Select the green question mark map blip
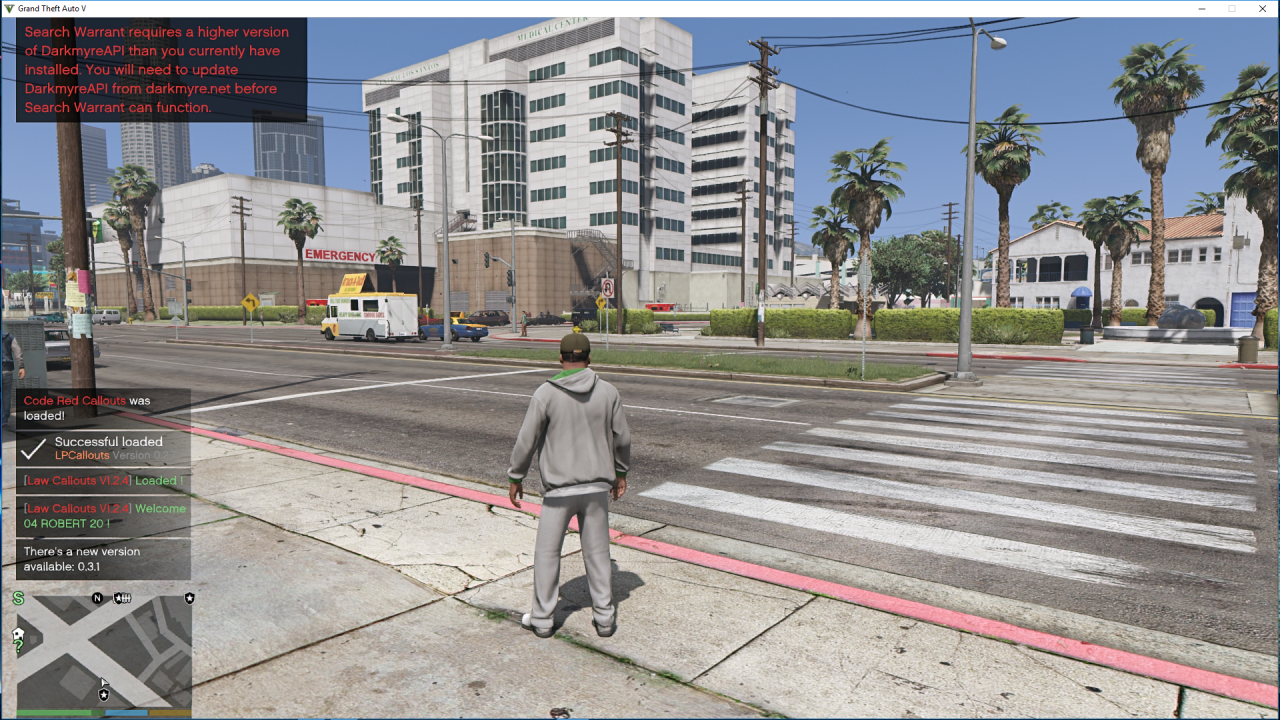 point(18,647)
